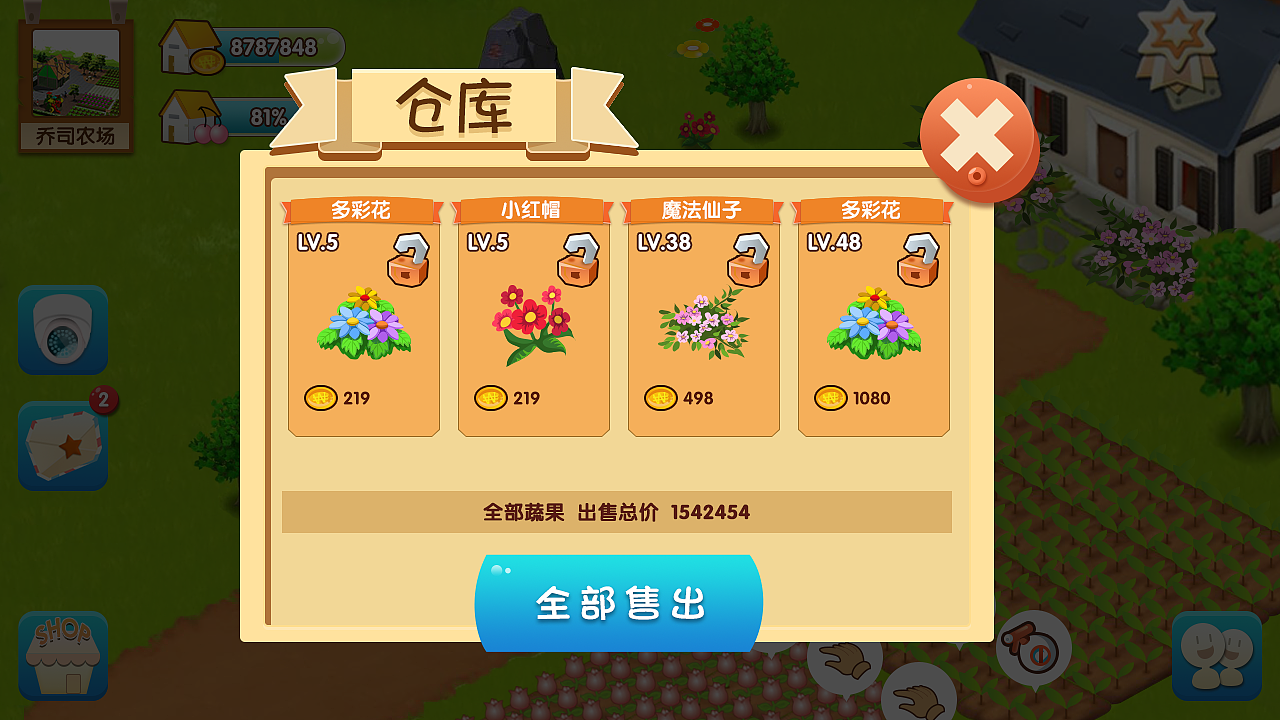Select the 魔法仙子 pink flower thumbnail
This screenshot has height=720, width=1280.
tap(703, 325)
